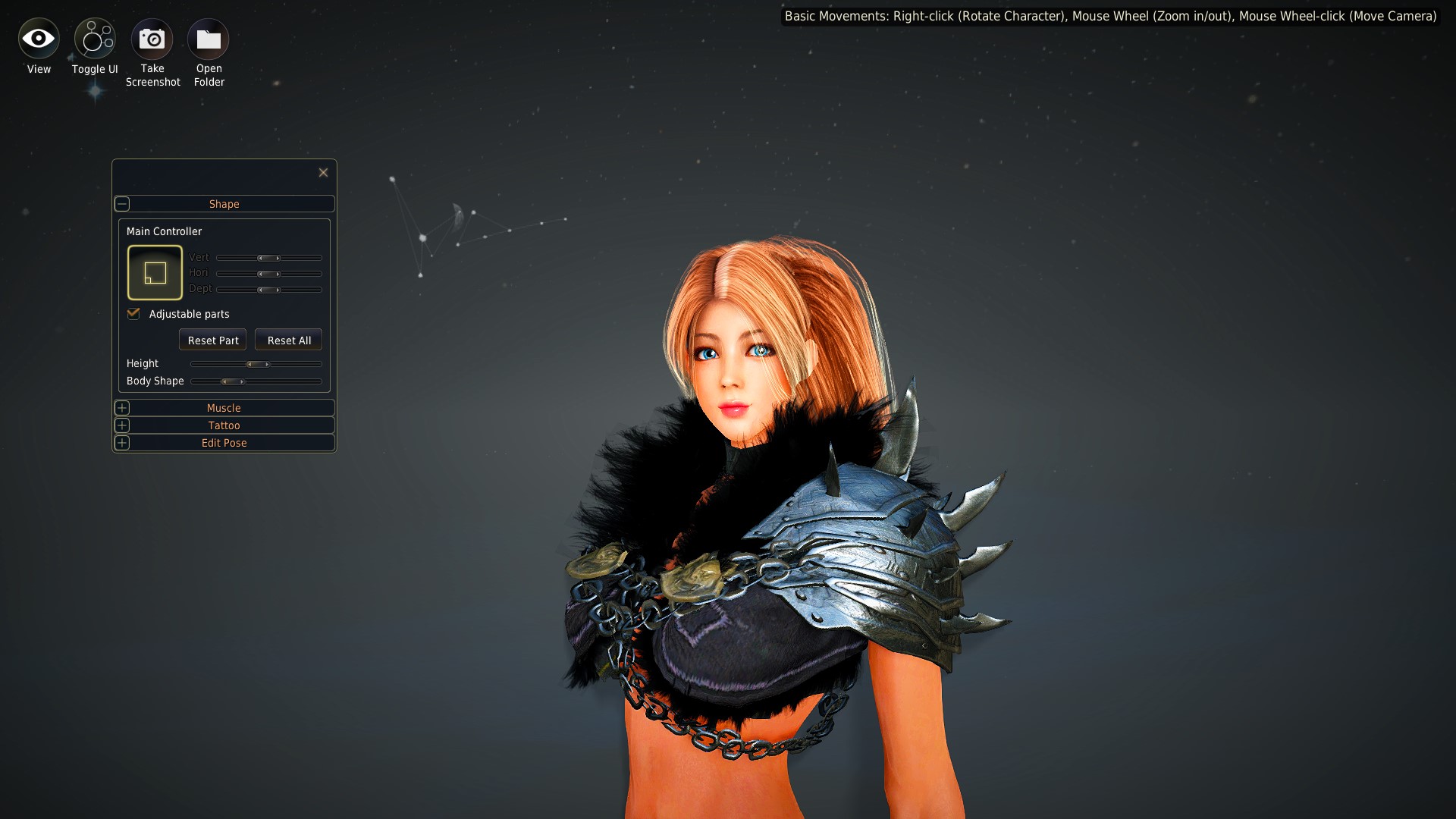This screenshot has height=819, width=1456.
Task: Uncheck Adjustable parts checkbox
Action: (134, 314)
